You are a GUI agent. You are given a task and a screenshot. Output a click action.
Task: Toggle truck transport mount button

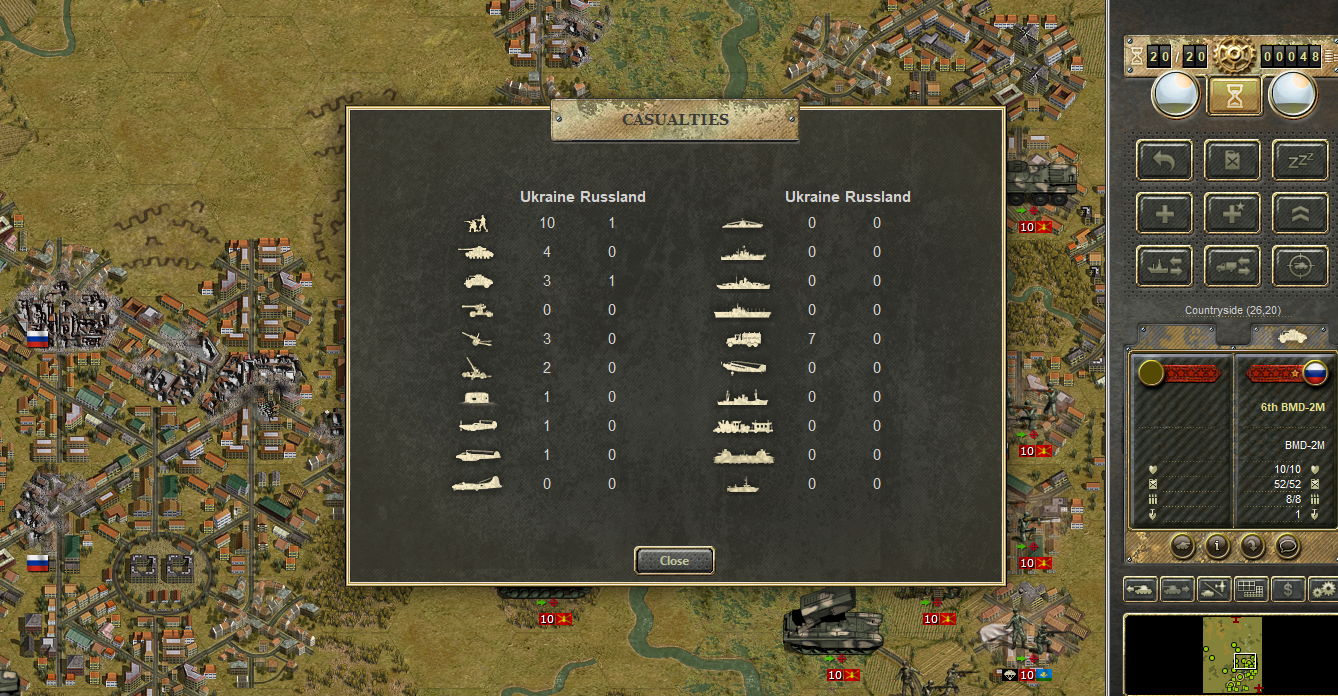pyautogui.click(x=1232, y=266)
